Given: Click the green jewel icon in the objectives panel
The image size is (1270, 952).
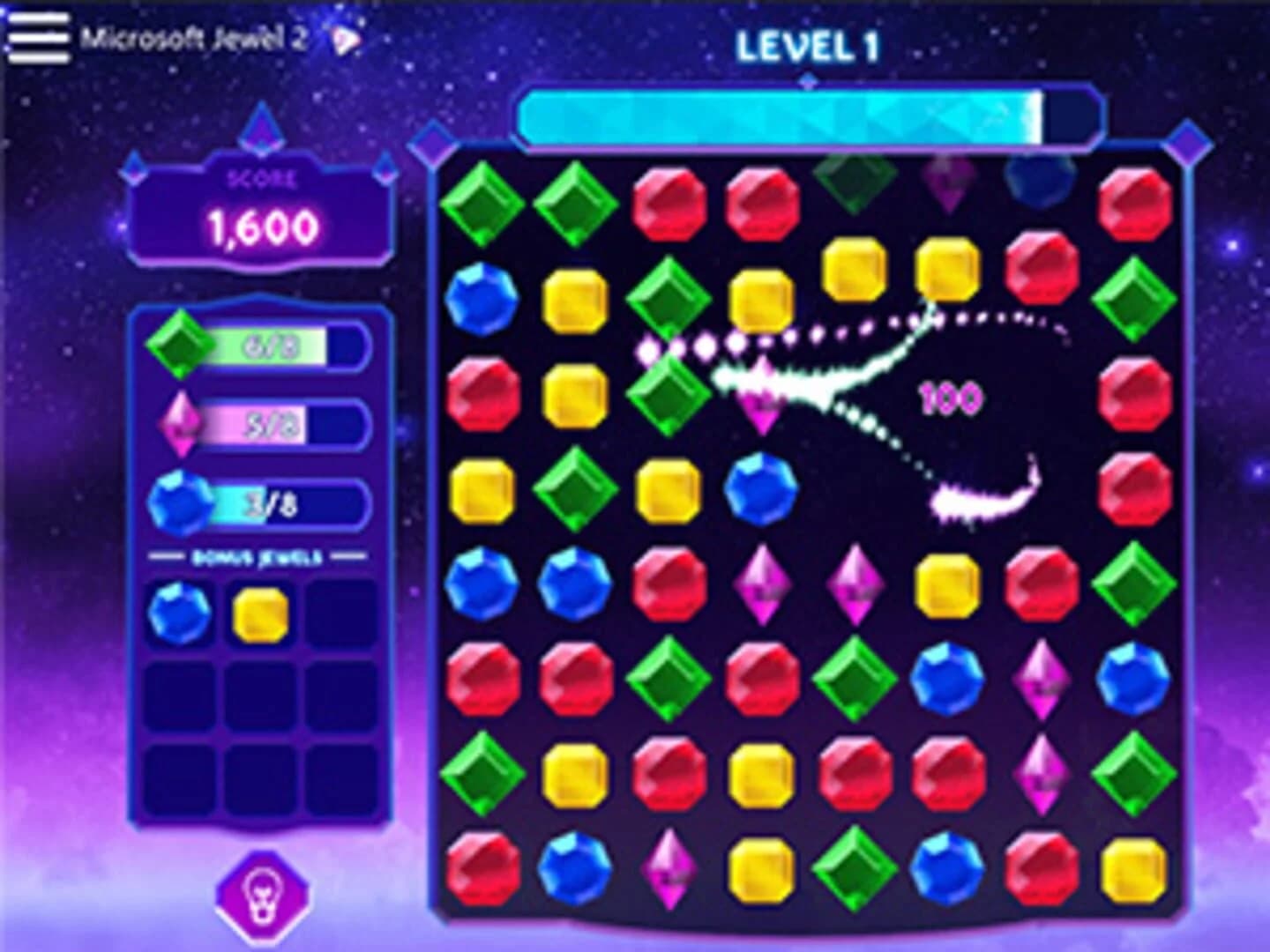Looking at the screenshot, I should [181, 344].
